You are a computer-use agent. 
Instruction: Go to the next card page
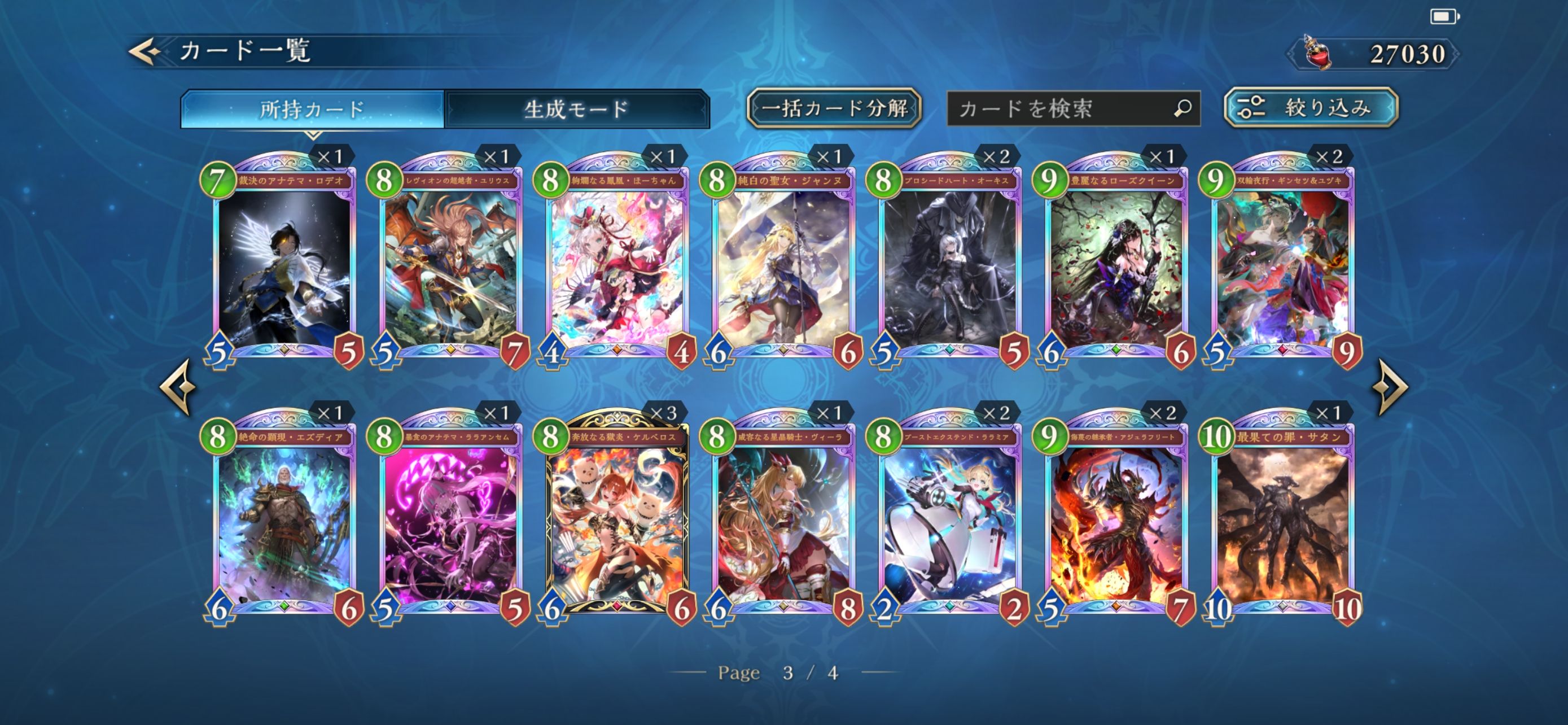1392,387
